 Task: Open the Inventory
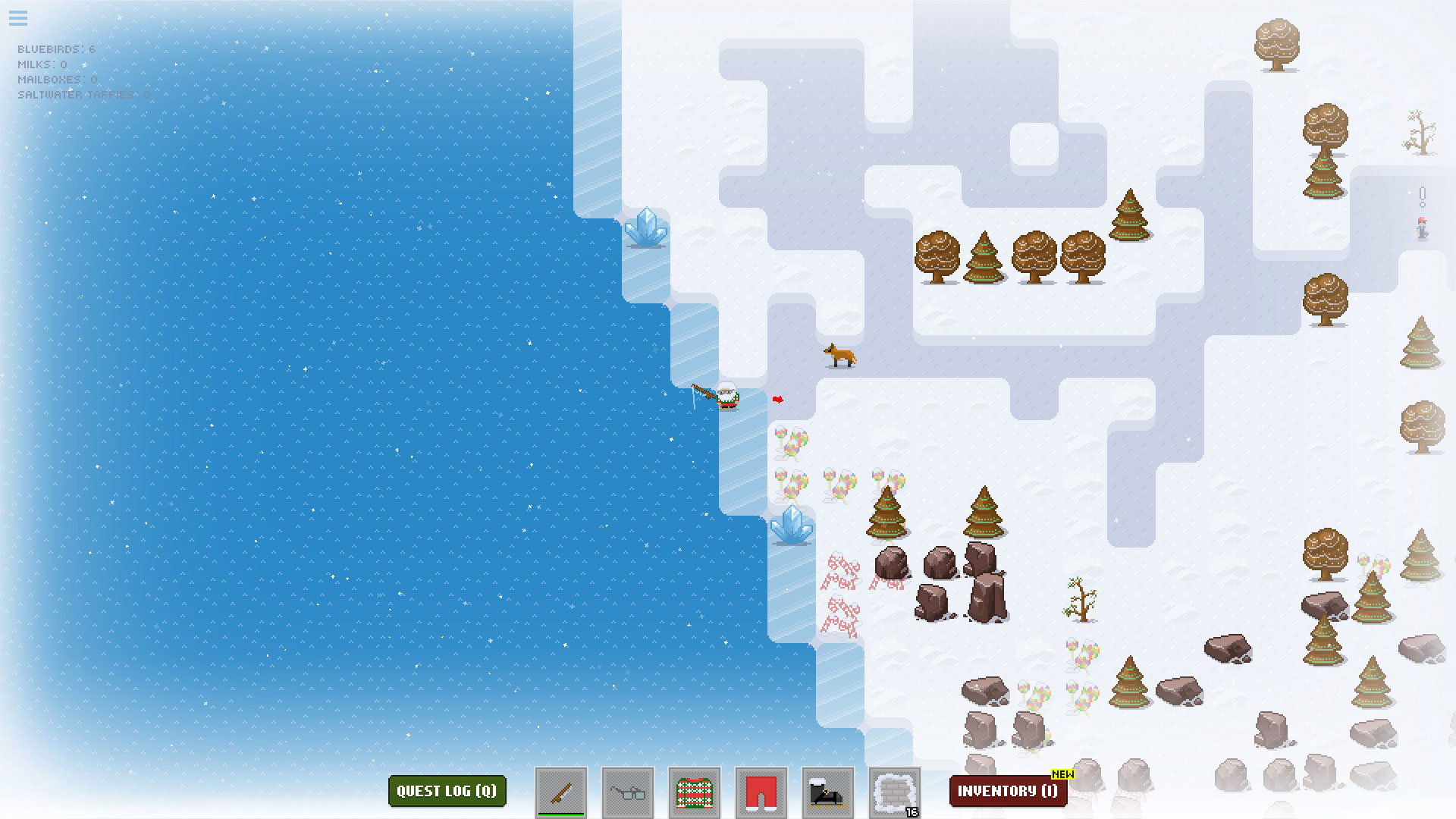1007,791
